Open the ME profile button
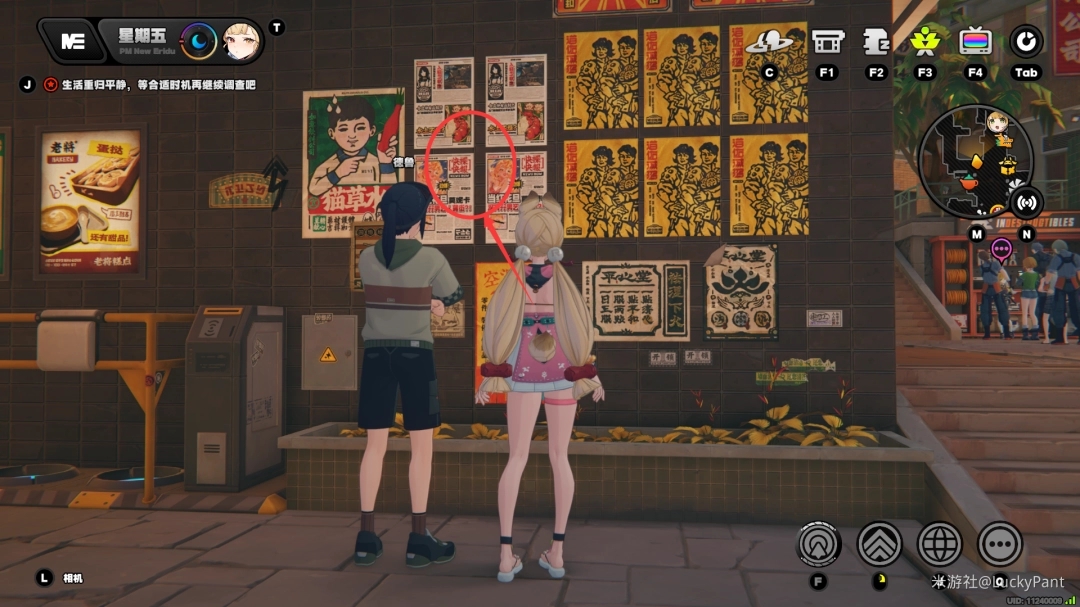Screen dimensions: 1080x607 (x=72, y=41)
